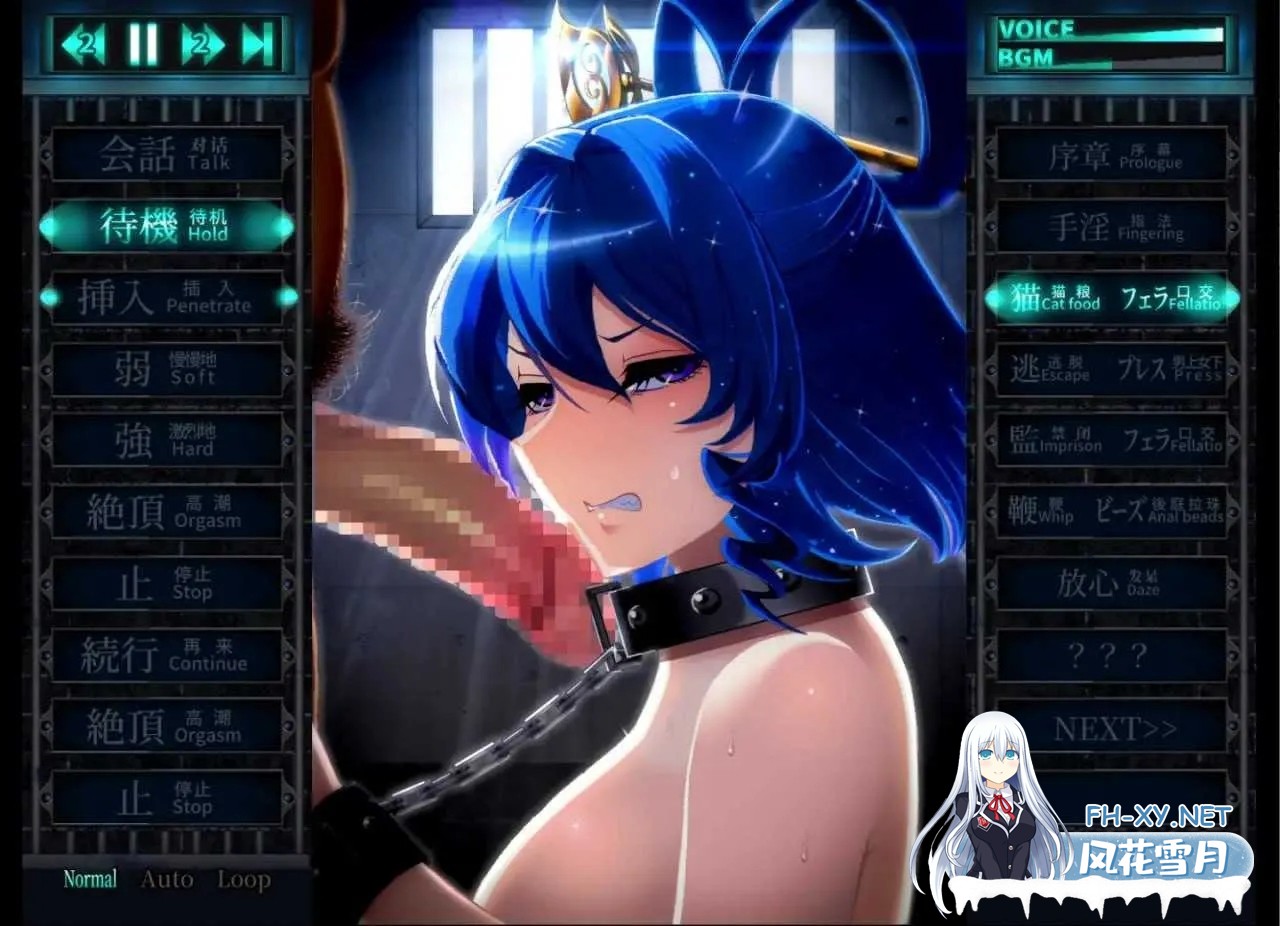The width and height of the screenshot is (1280, 926).
Task: Enable Auto playback mode
Action: coord(167,879)
